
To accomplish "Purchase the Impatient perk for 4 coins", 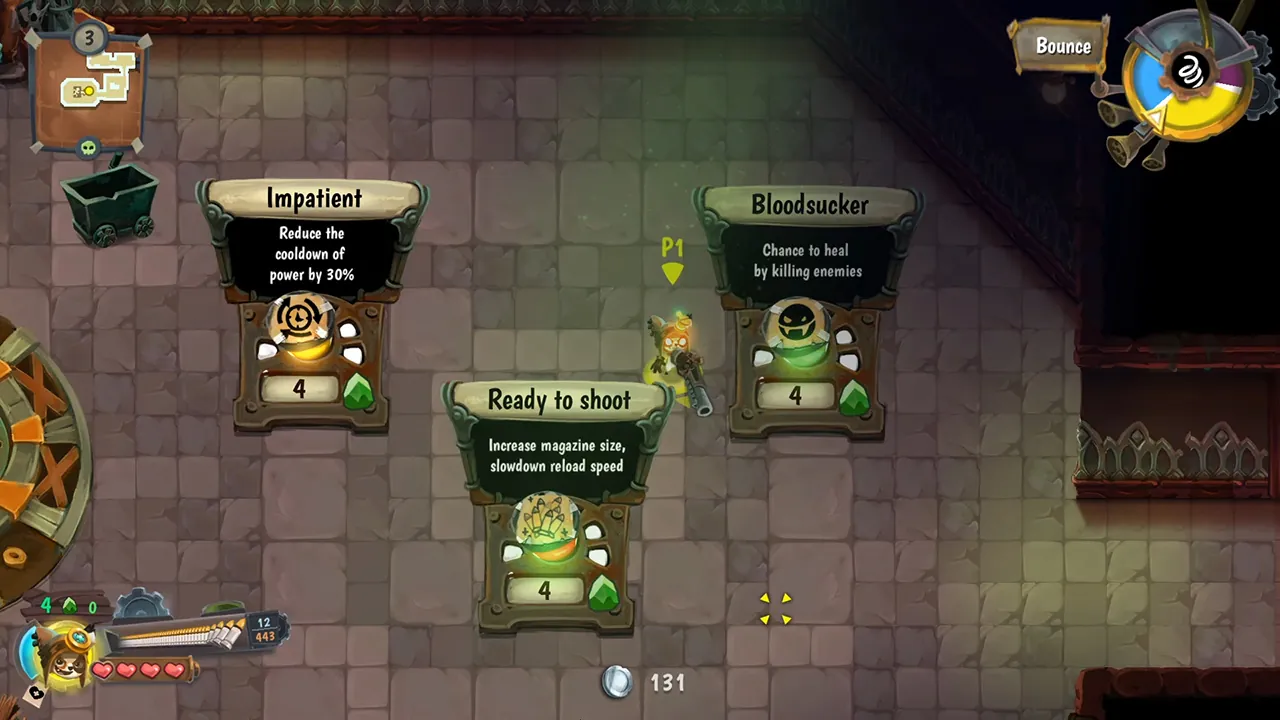I will point(299,389).
